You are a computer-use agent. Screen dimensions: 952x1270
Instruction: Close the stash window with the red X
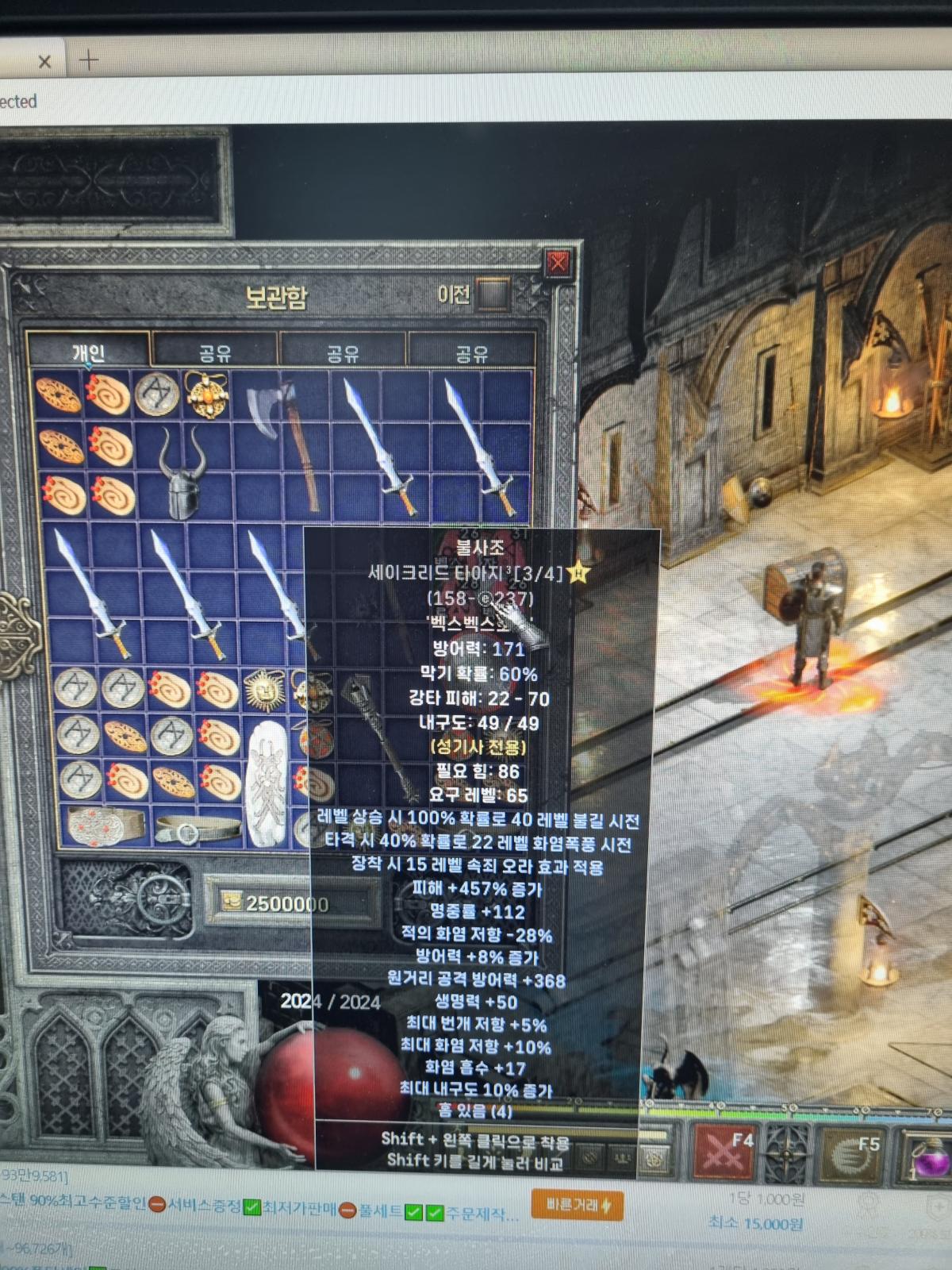[x=558, y=261]
